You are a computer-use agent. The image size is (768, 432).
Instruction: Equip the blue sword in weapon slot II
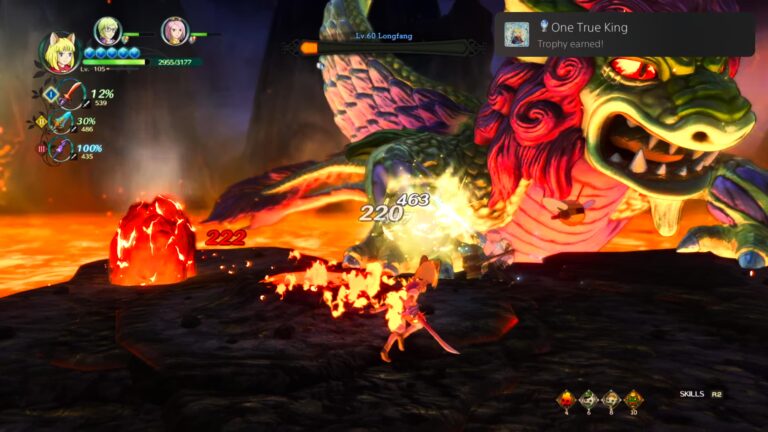64,123
